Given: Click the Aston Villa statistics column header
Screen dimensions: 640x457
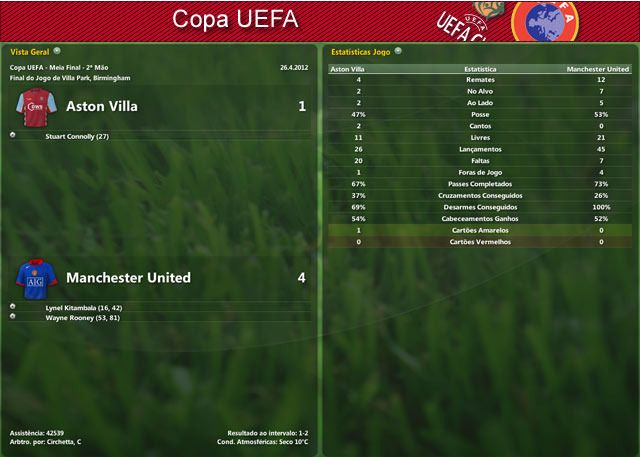Looking at the screenshot, I should click(347, 69).
